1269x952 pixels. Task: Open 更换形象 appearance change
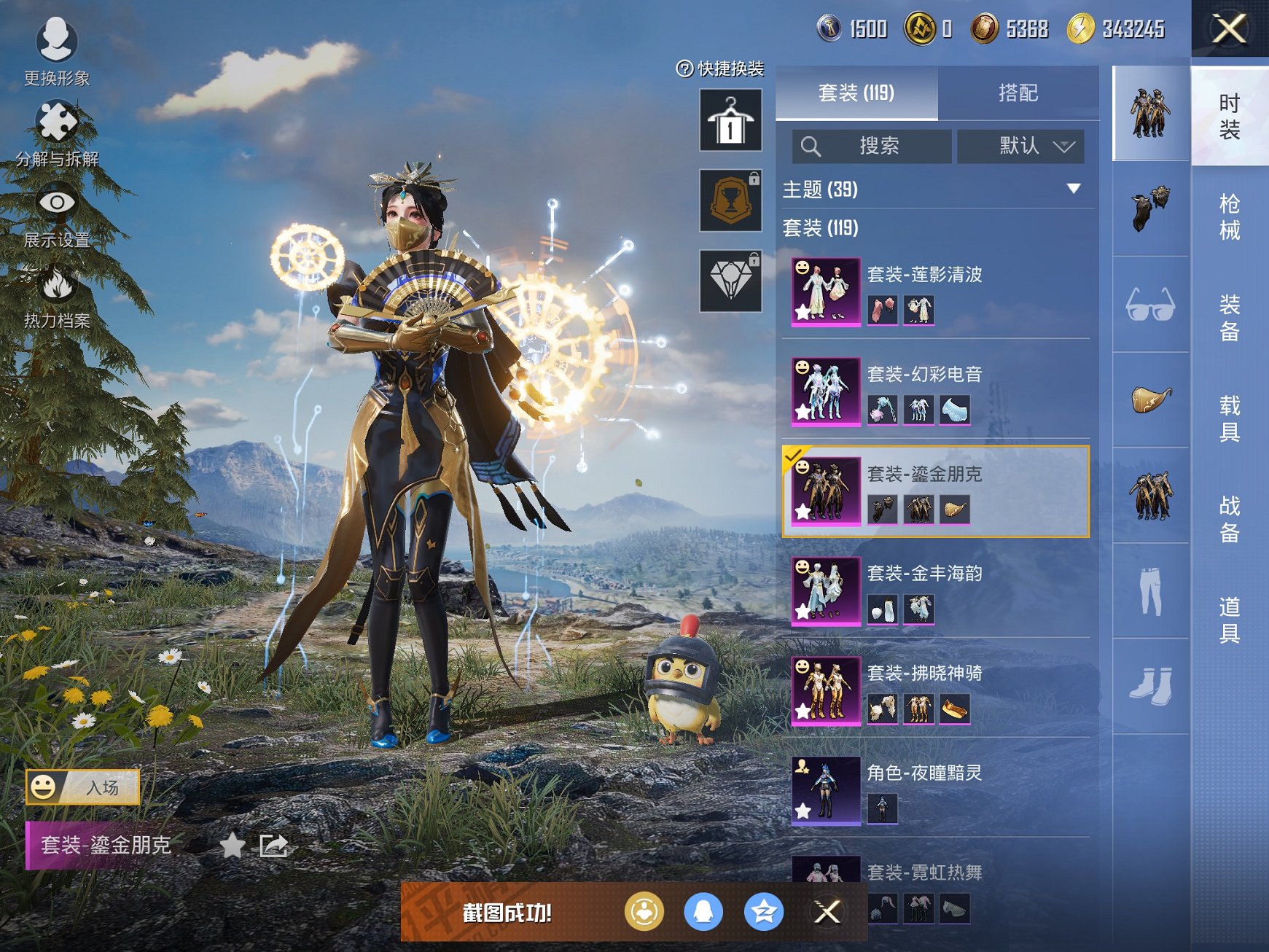coord(56,51)
